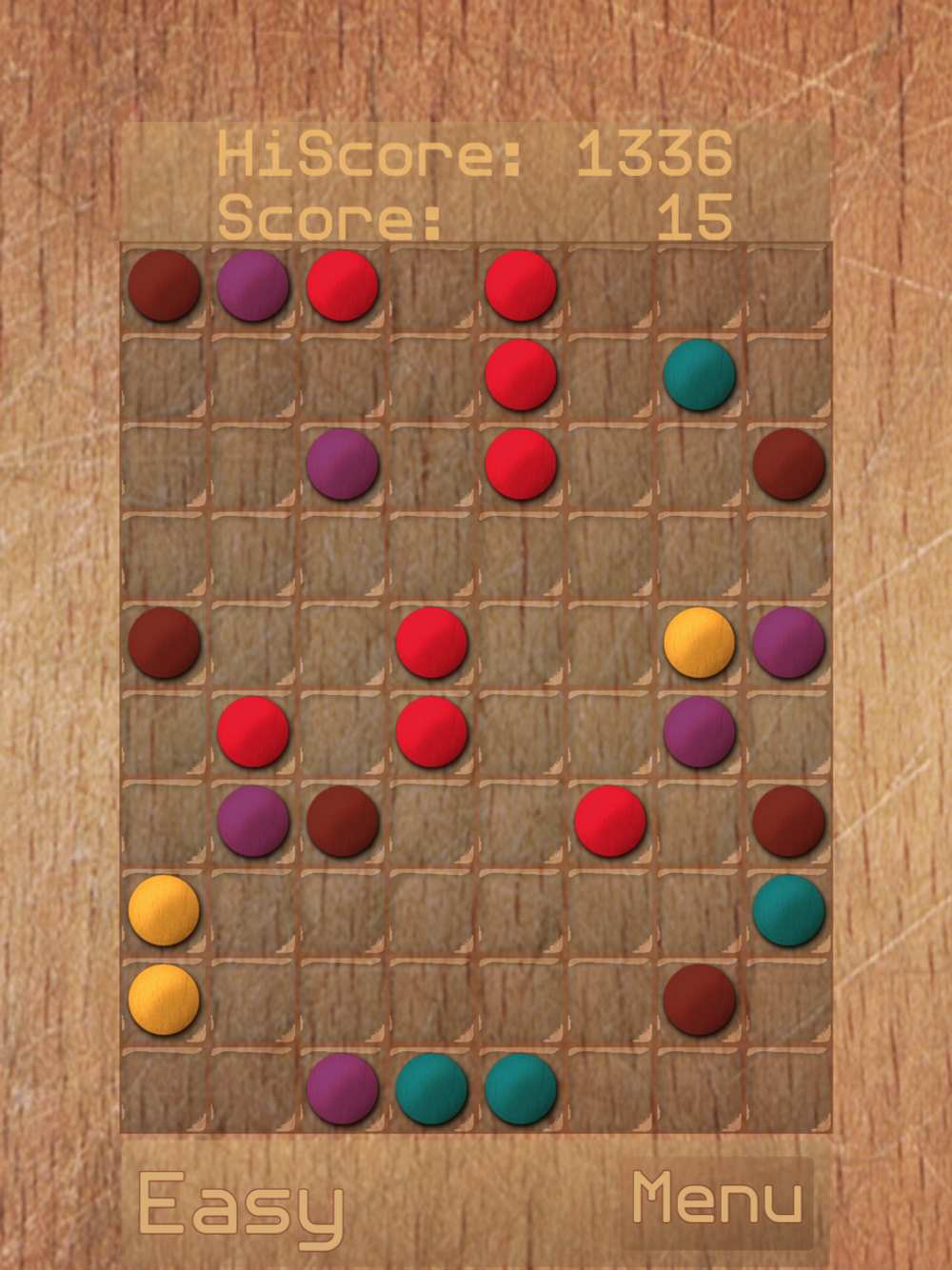The image size is (952, 1270).
Task: Pick the yellow ball touching a purple ball
Action: tap(699, 643)
